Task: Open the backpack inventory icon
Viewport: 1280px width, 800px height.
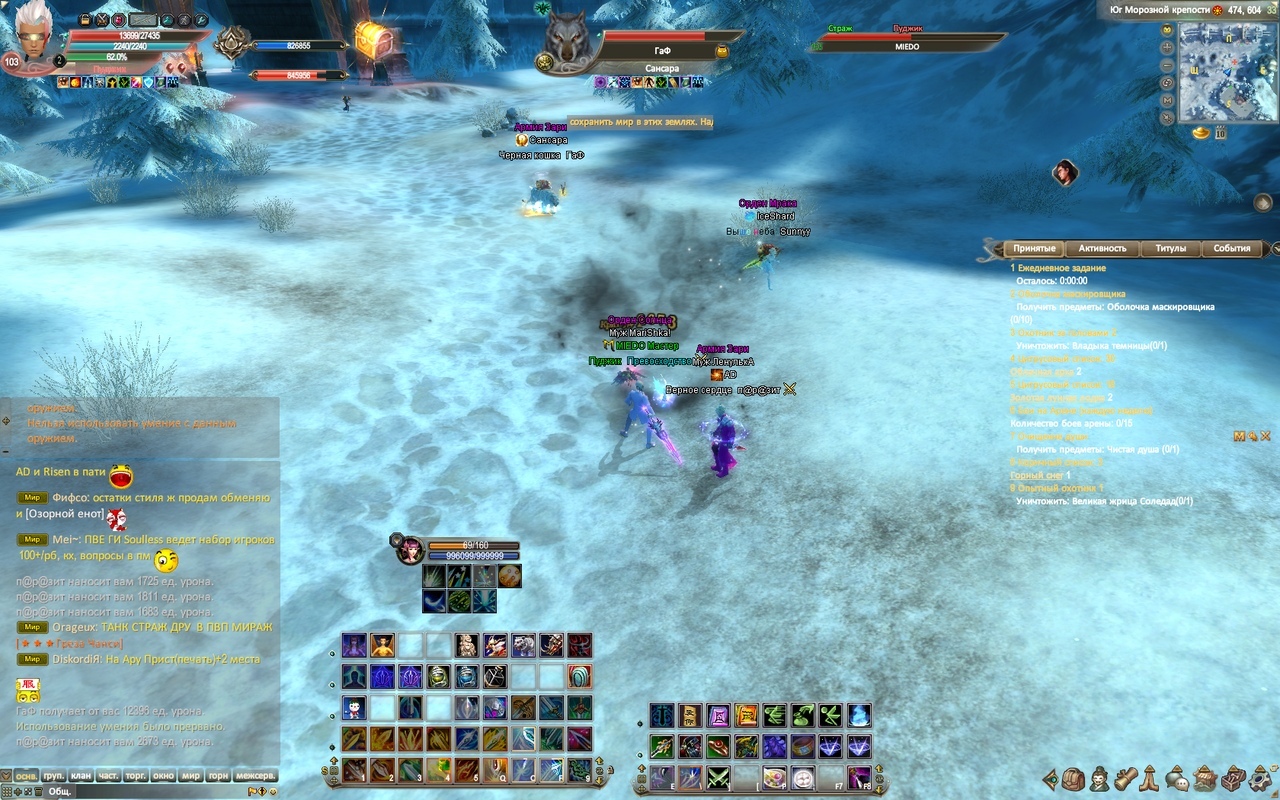Action: click(x=1074, y=778)
